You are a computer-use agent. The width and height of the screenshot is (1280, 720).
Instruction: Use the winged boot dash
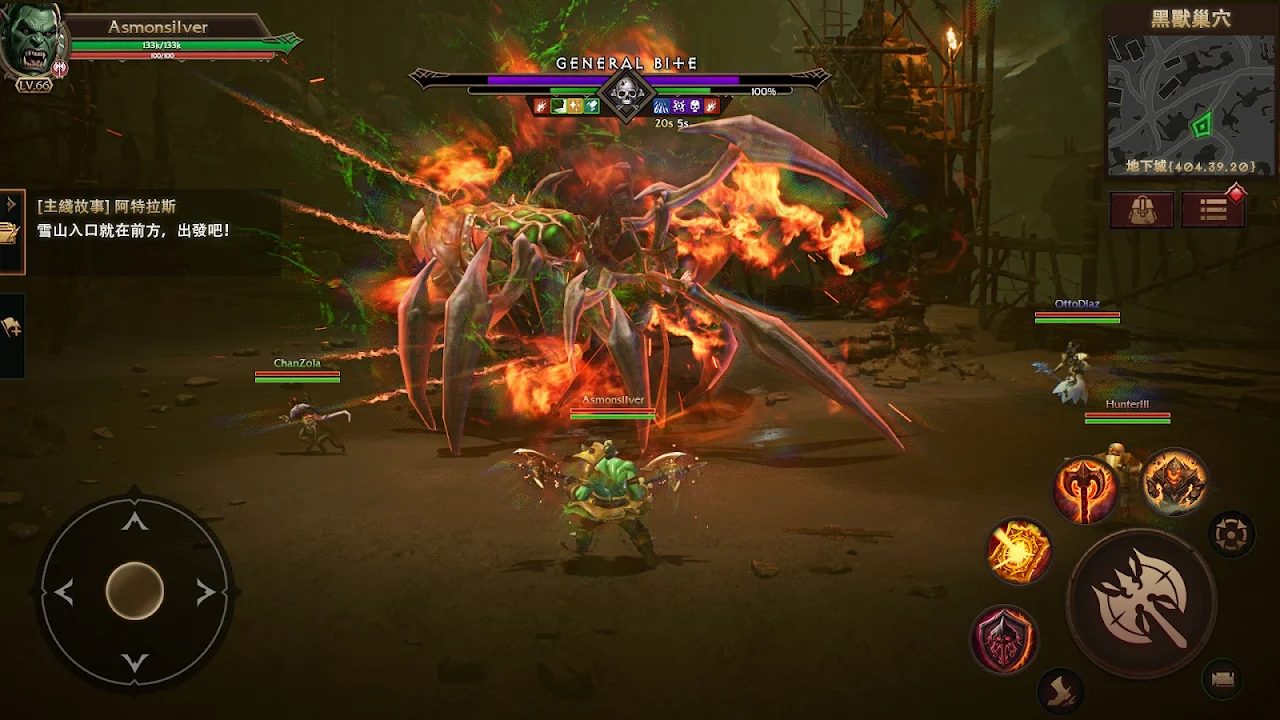(1060, 689)
